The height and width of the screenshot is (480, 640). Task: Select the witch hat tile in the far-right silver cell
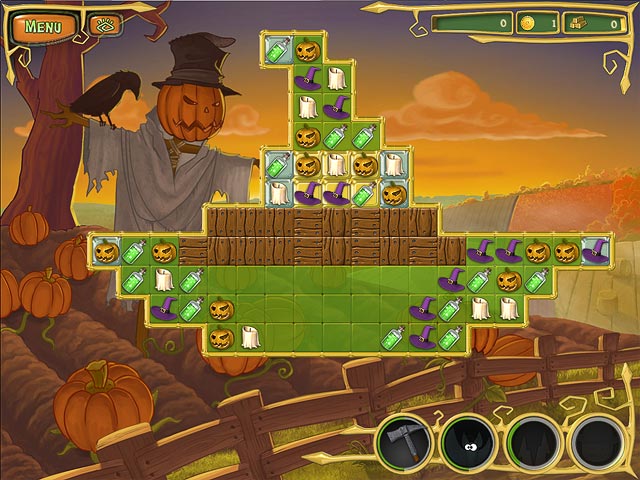[x=595, y=251]
